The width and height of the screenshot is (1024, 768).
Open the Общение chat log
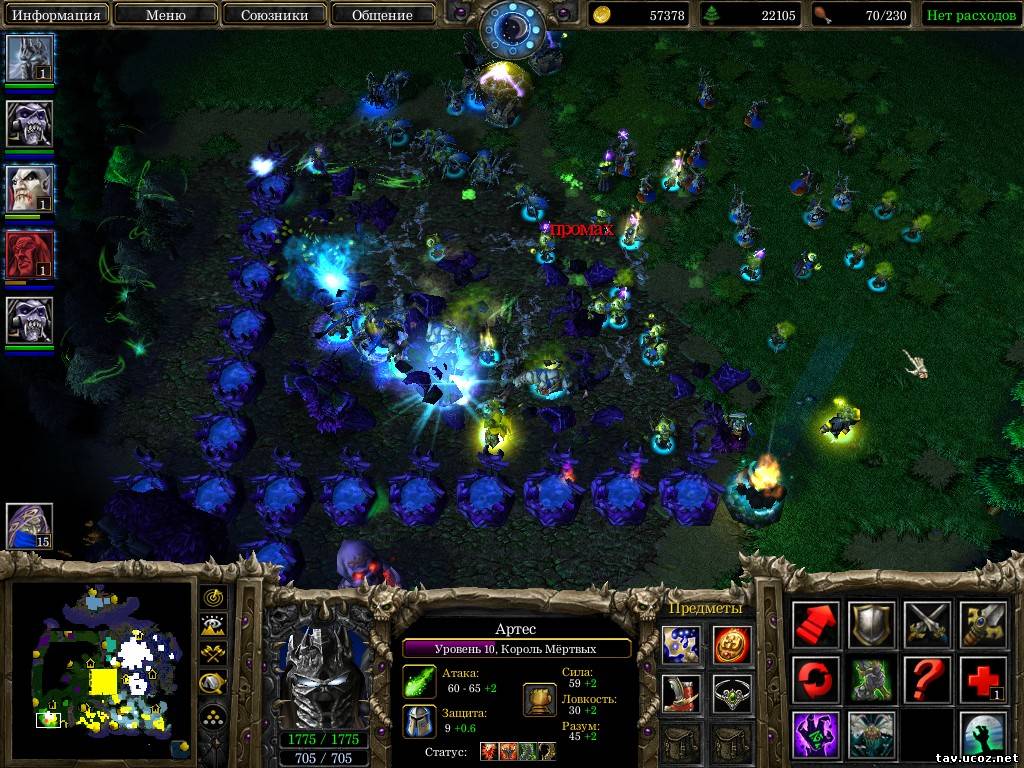(382, 14)
